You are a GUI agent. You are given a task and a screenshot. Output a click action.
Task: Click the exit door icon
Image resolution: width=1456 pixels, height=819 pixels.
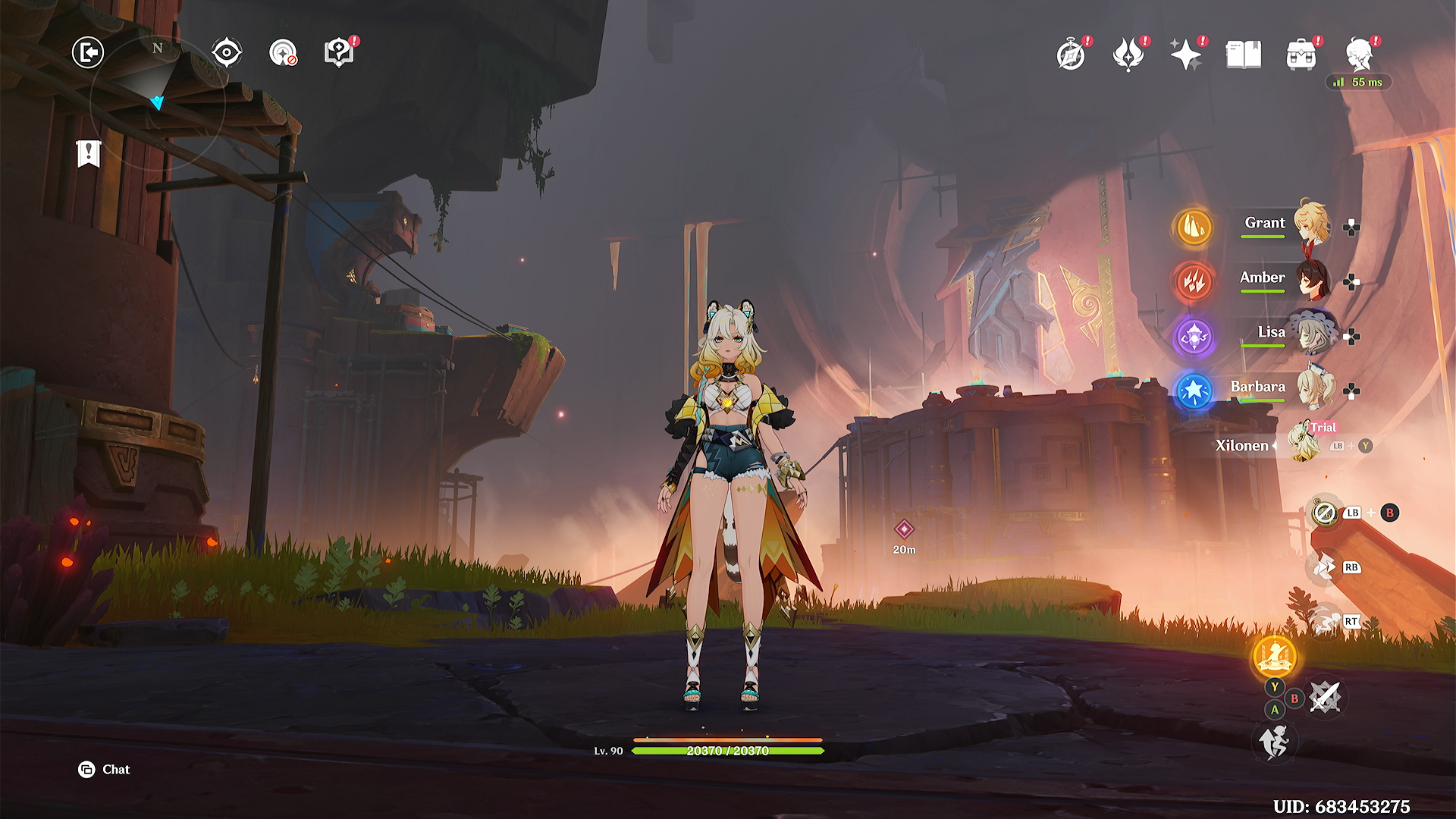click(x=88, y=52)
